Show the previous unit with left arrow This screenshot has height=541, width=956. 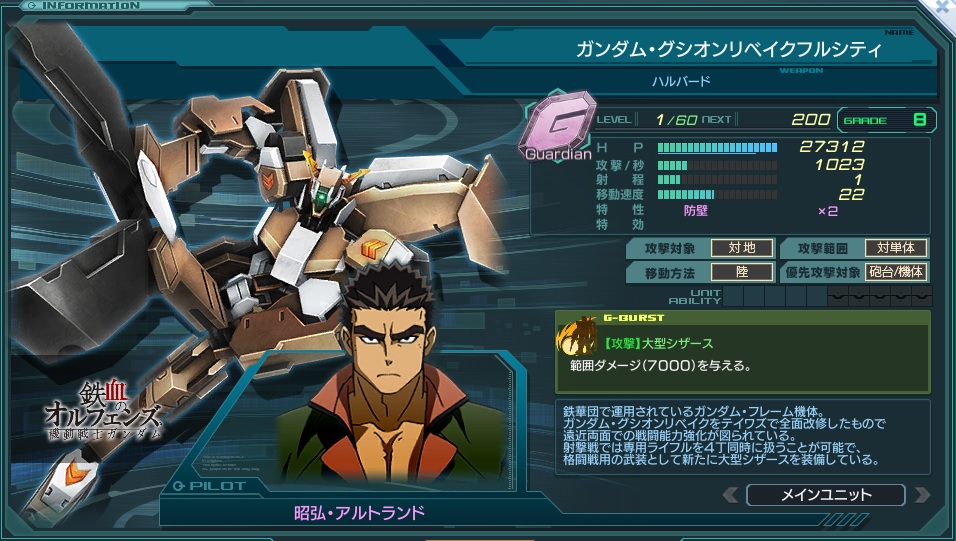click(x=731, y=495)
